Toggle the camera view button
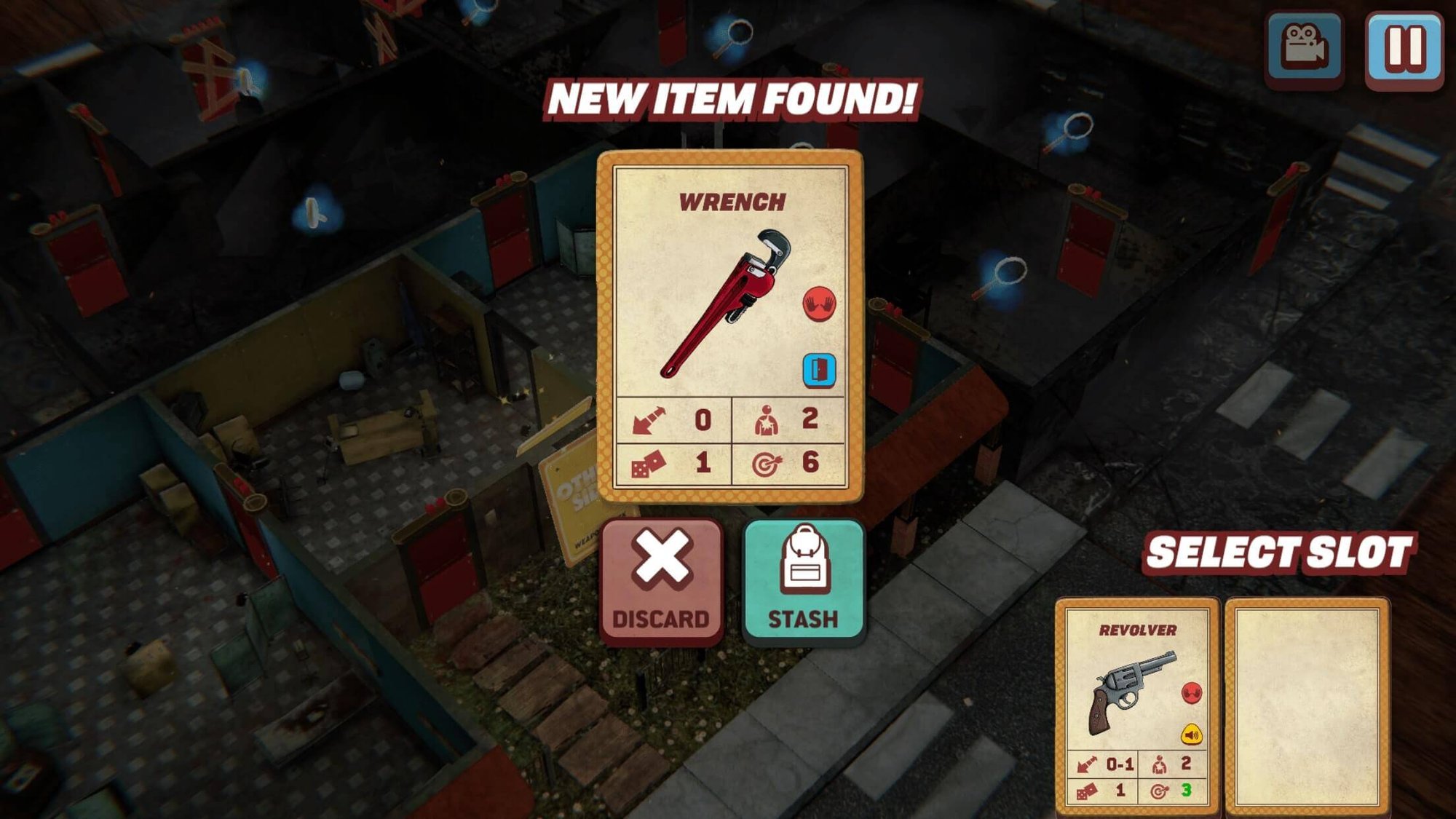 pos(1305,48)
